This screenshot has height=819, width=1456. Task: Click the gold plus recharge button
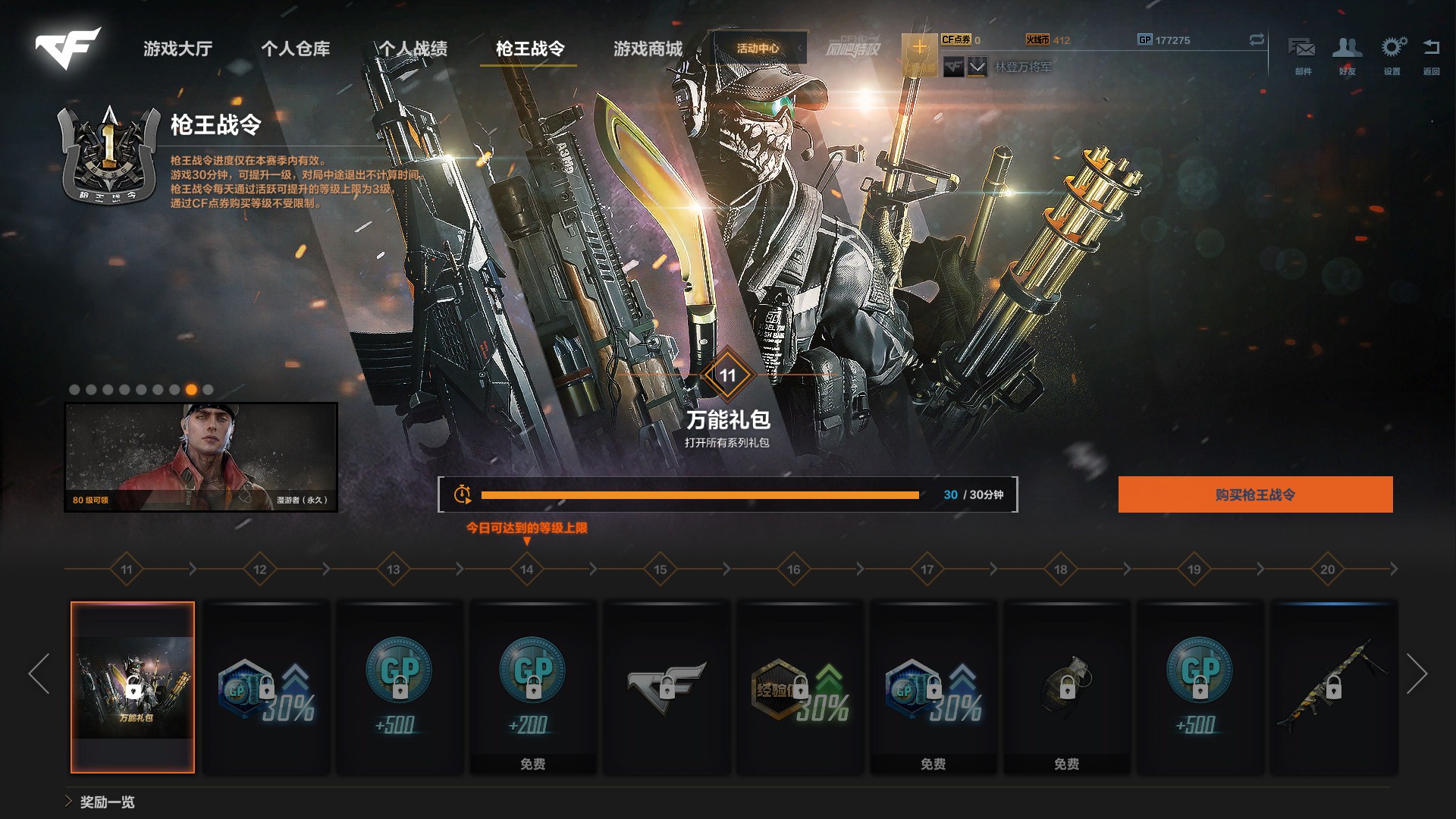(x=919, y=49)
